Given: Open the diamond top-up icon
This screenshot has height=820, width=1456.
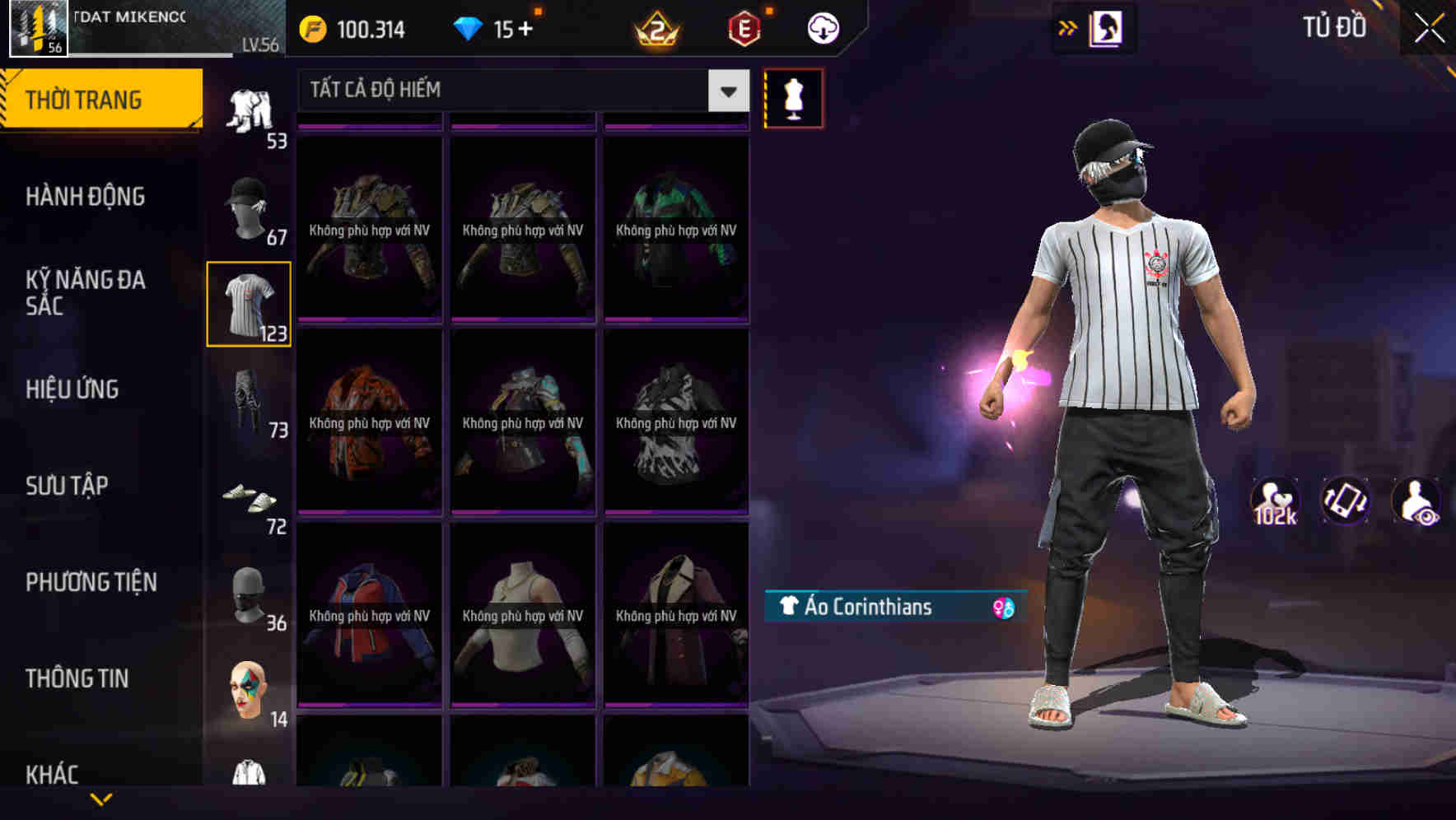Looking at the screenshot, I should pos(471,27).
